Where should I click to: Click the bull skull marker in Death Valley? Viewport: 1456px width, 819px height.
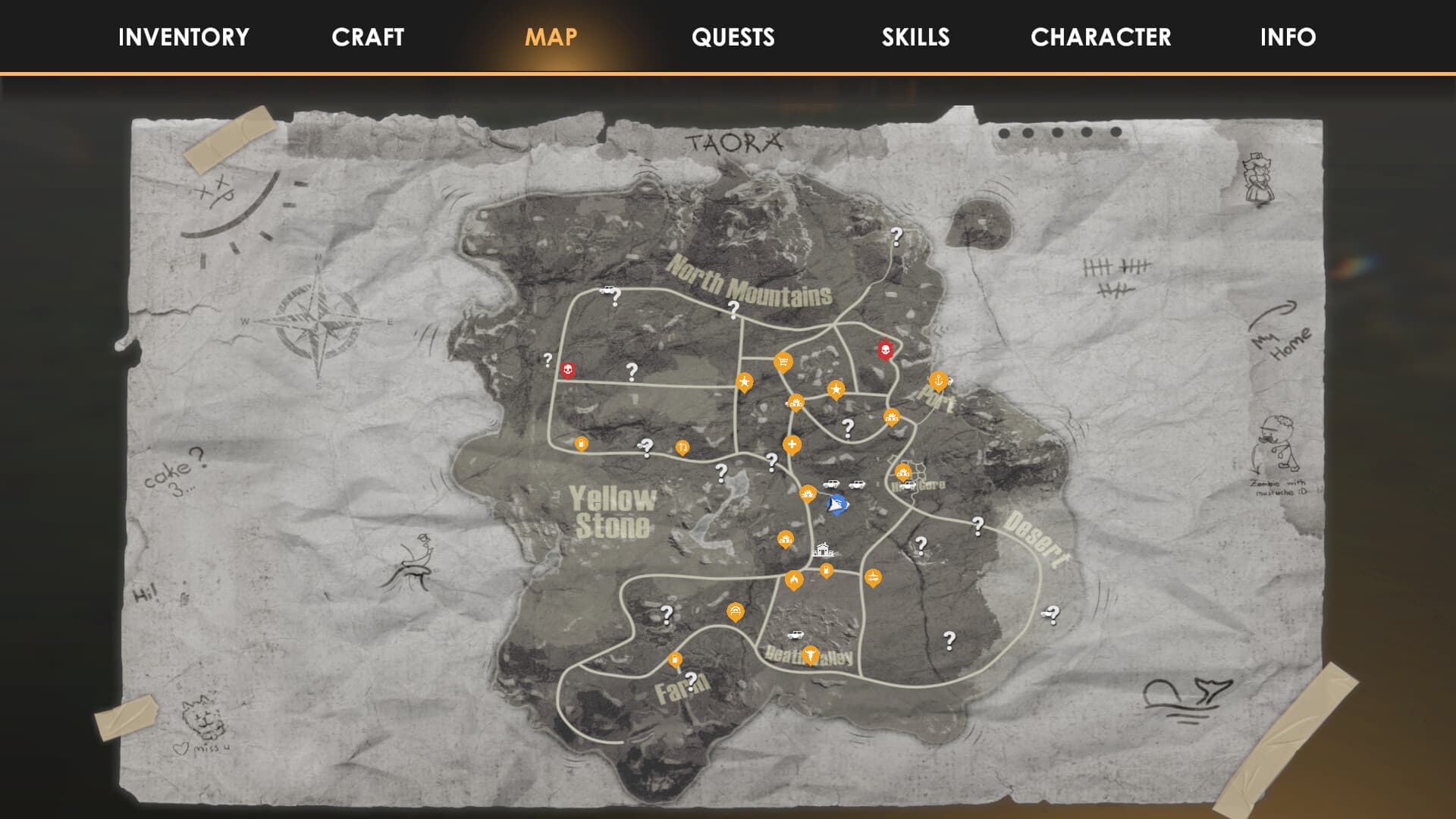click(811, 655)
